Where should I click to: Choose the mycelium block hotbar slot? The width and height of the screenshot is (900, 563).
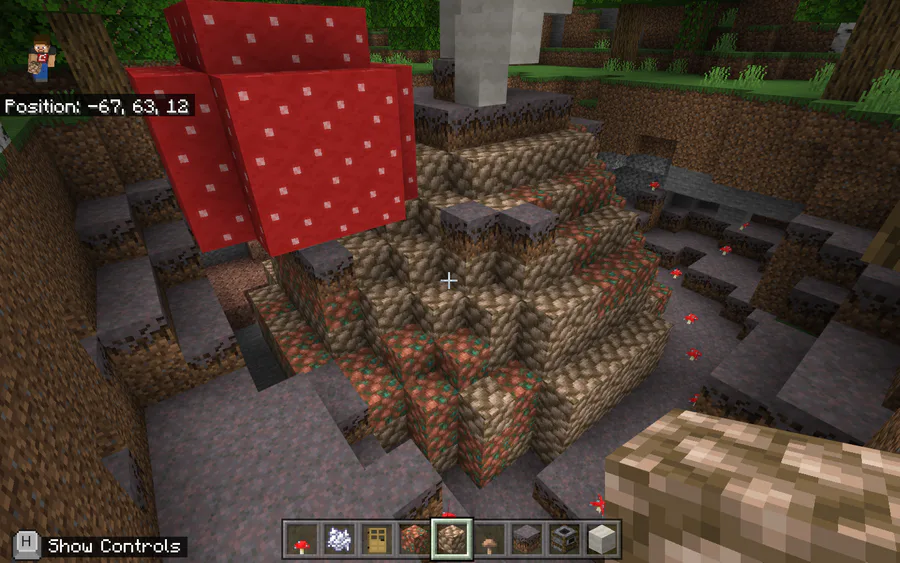coord(526,539)
